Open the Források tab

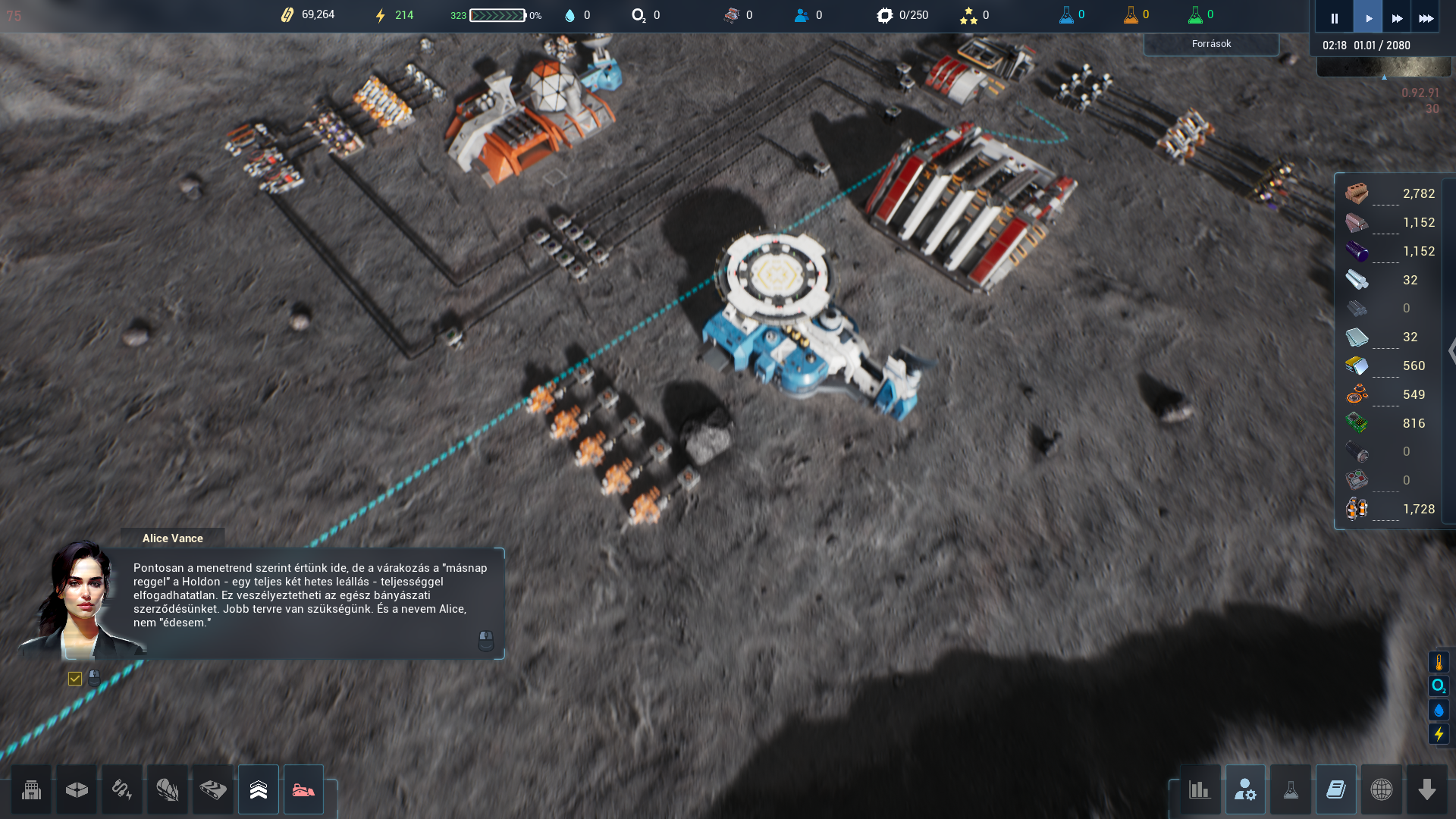(1211, 44)
